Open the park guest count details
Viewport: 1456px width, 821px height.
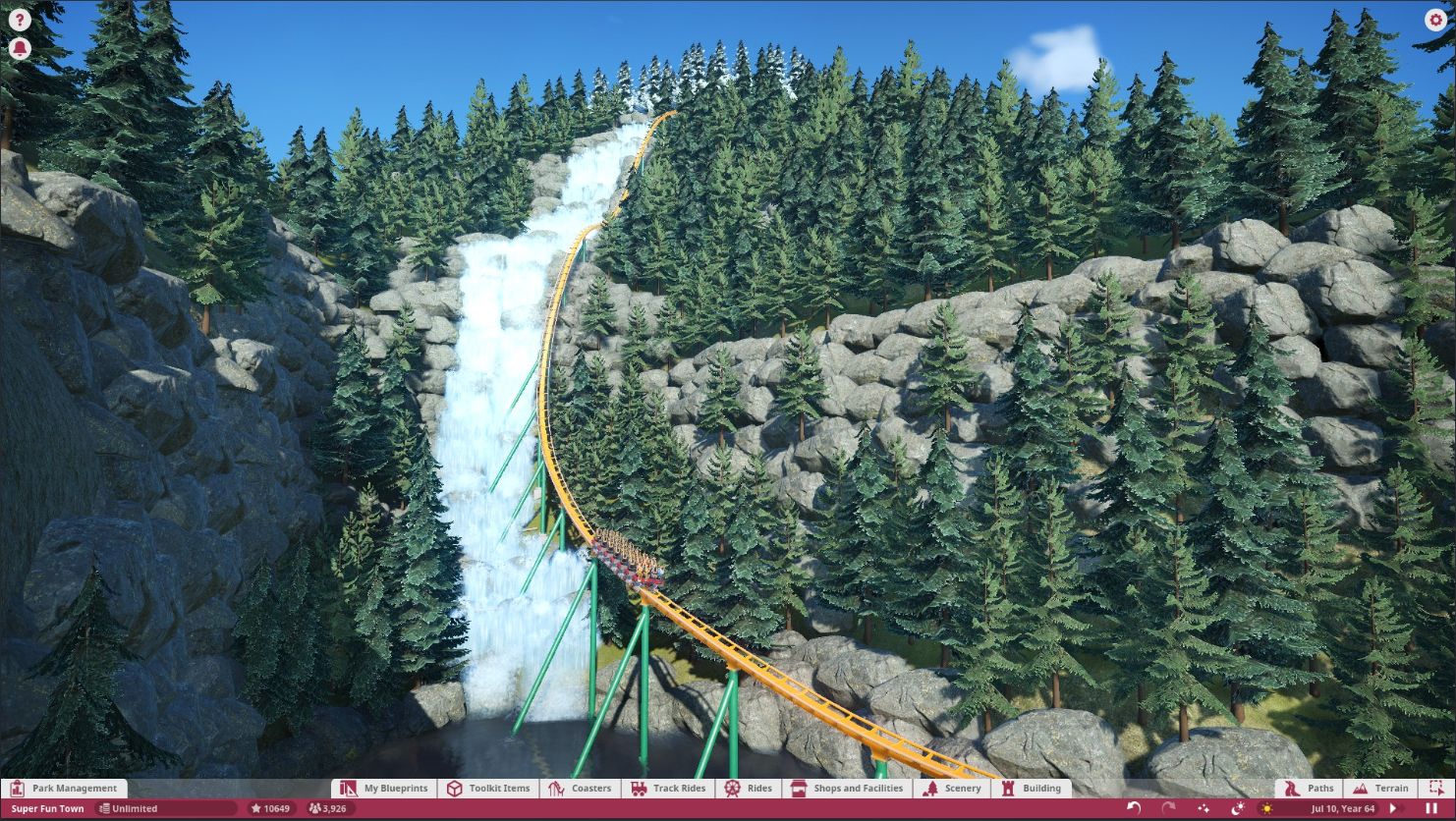point(327,807)
